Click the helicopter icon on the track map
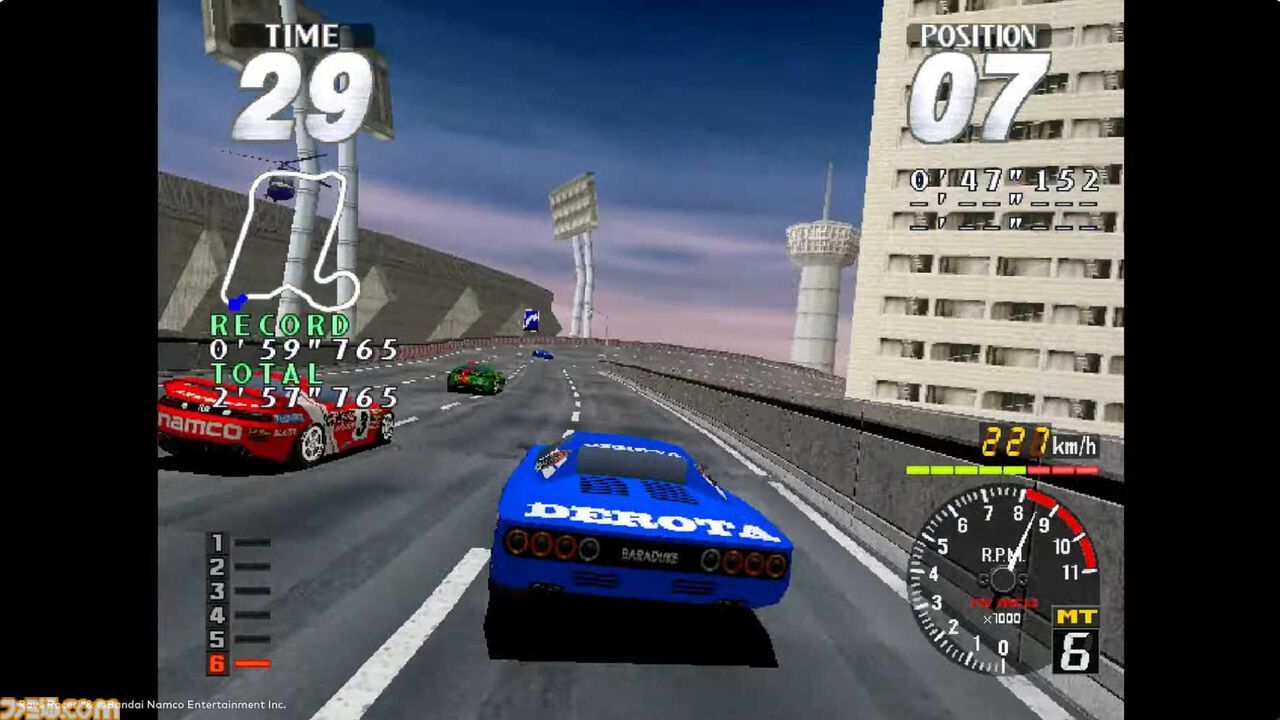 [x=280, y=188]
